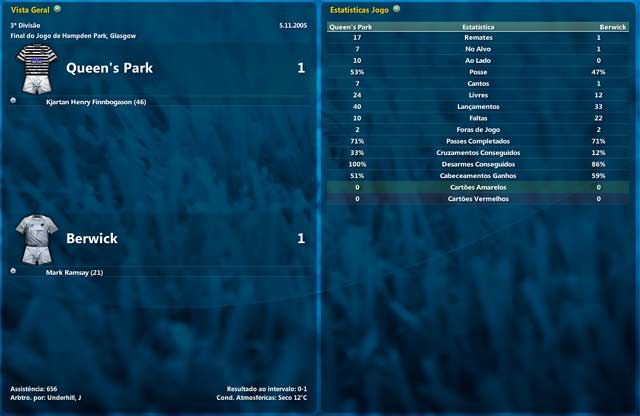The image size is (640, 416).
Task: Click the Queen's Park striped kit image
Action: 37,68
